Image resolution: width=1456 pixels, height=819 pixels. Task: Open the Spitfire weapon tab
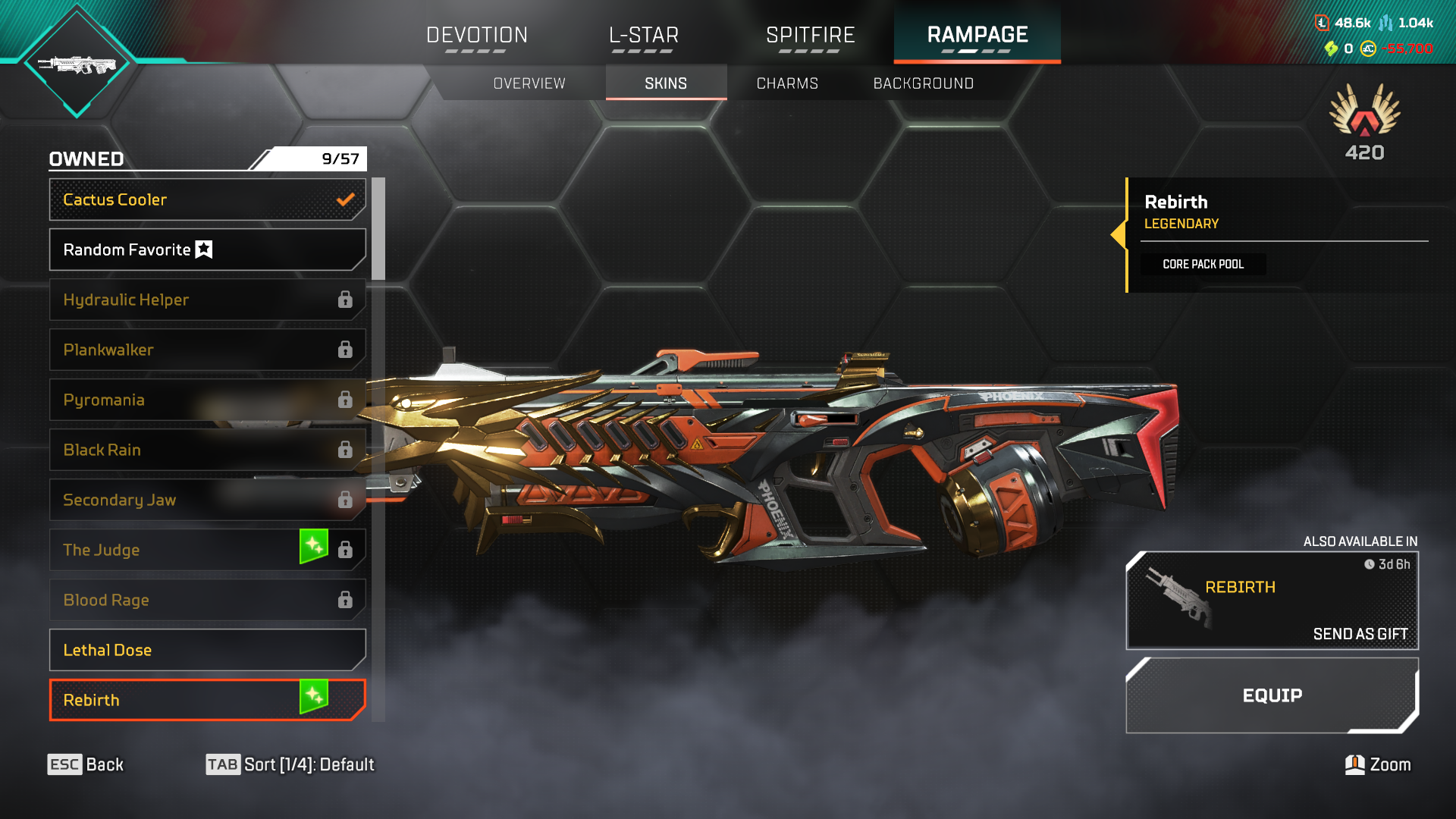point(810,35)
